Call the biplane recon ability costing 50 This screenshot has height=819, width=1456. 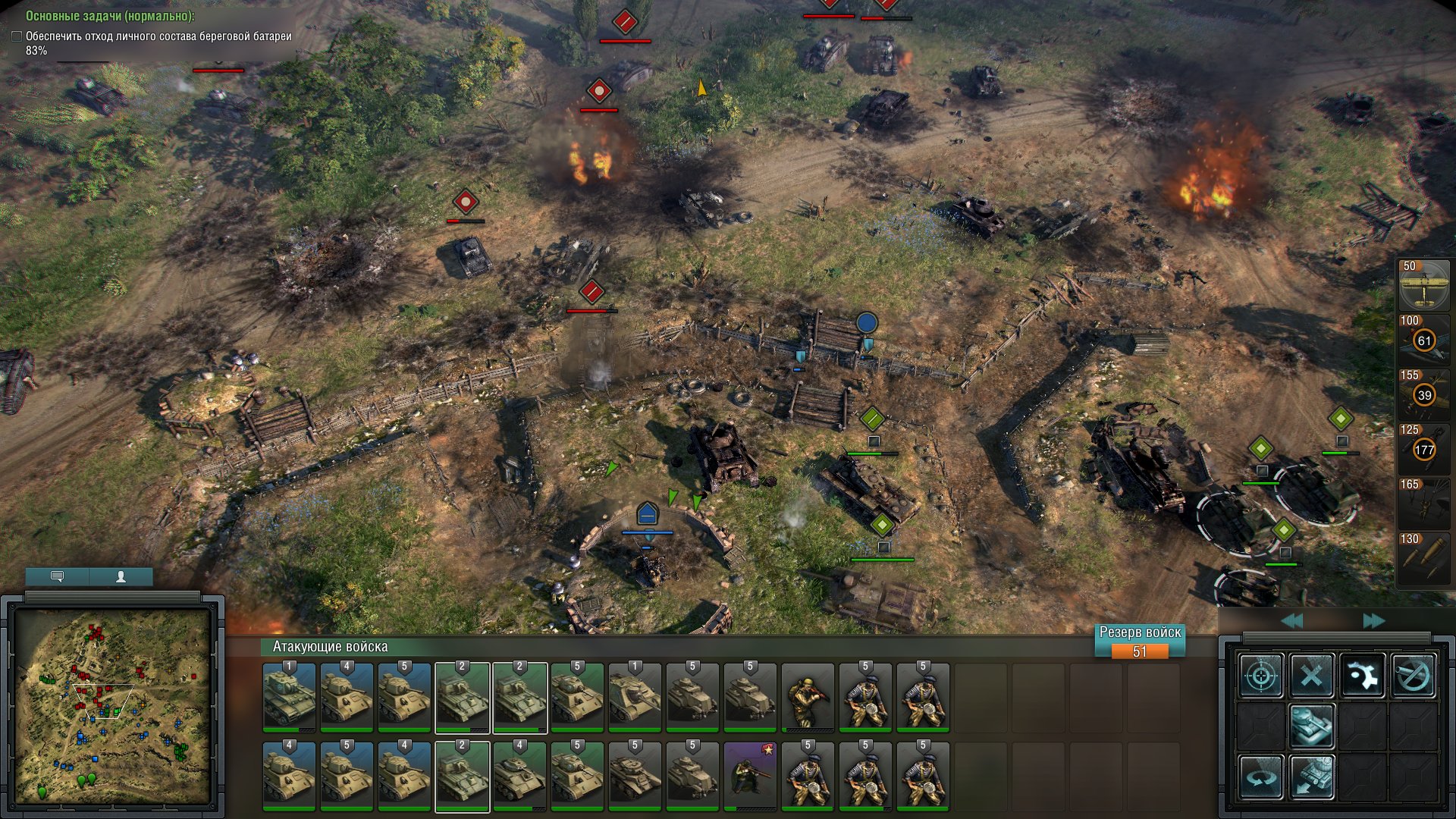[x=1423, y=286]
